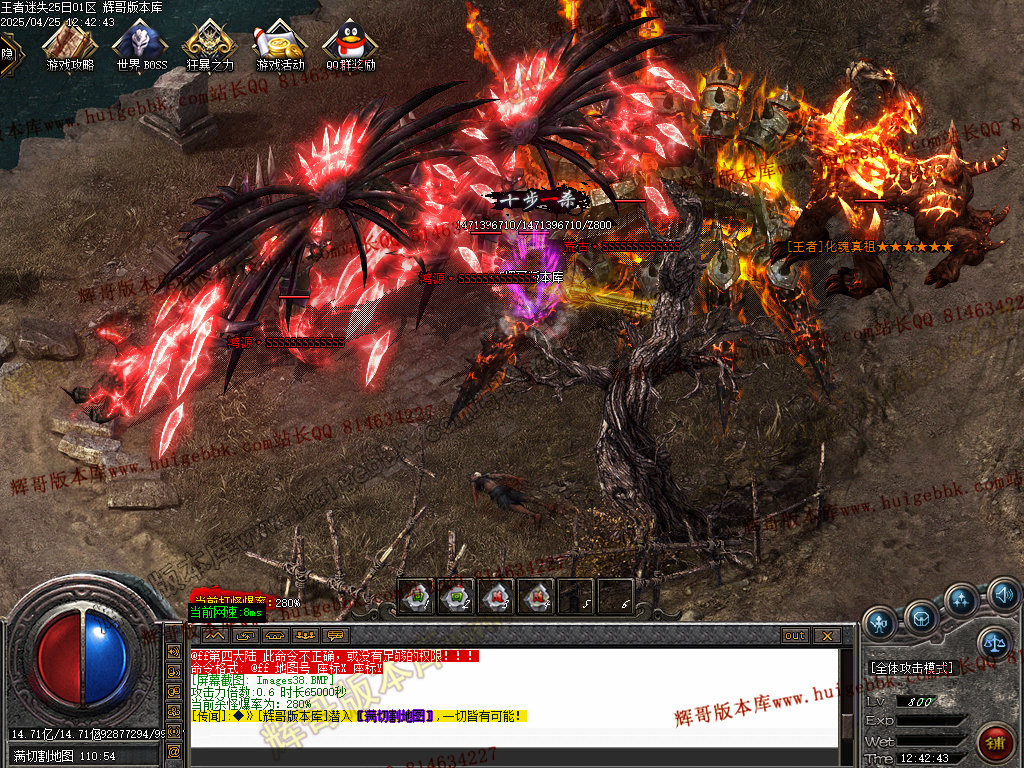Viewport: 1024px width, 768px height.
Task: Change the 全体攻击模式 attack mode
Action: [912, 667]
